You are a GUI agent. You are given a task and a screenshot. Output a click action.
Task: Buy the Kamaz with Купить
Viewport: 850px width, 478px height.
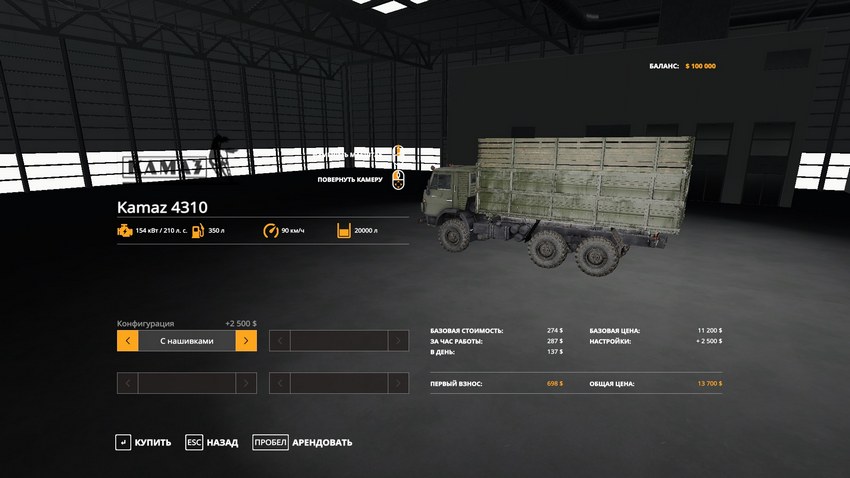pyautogui.click(x=143, y=442)
